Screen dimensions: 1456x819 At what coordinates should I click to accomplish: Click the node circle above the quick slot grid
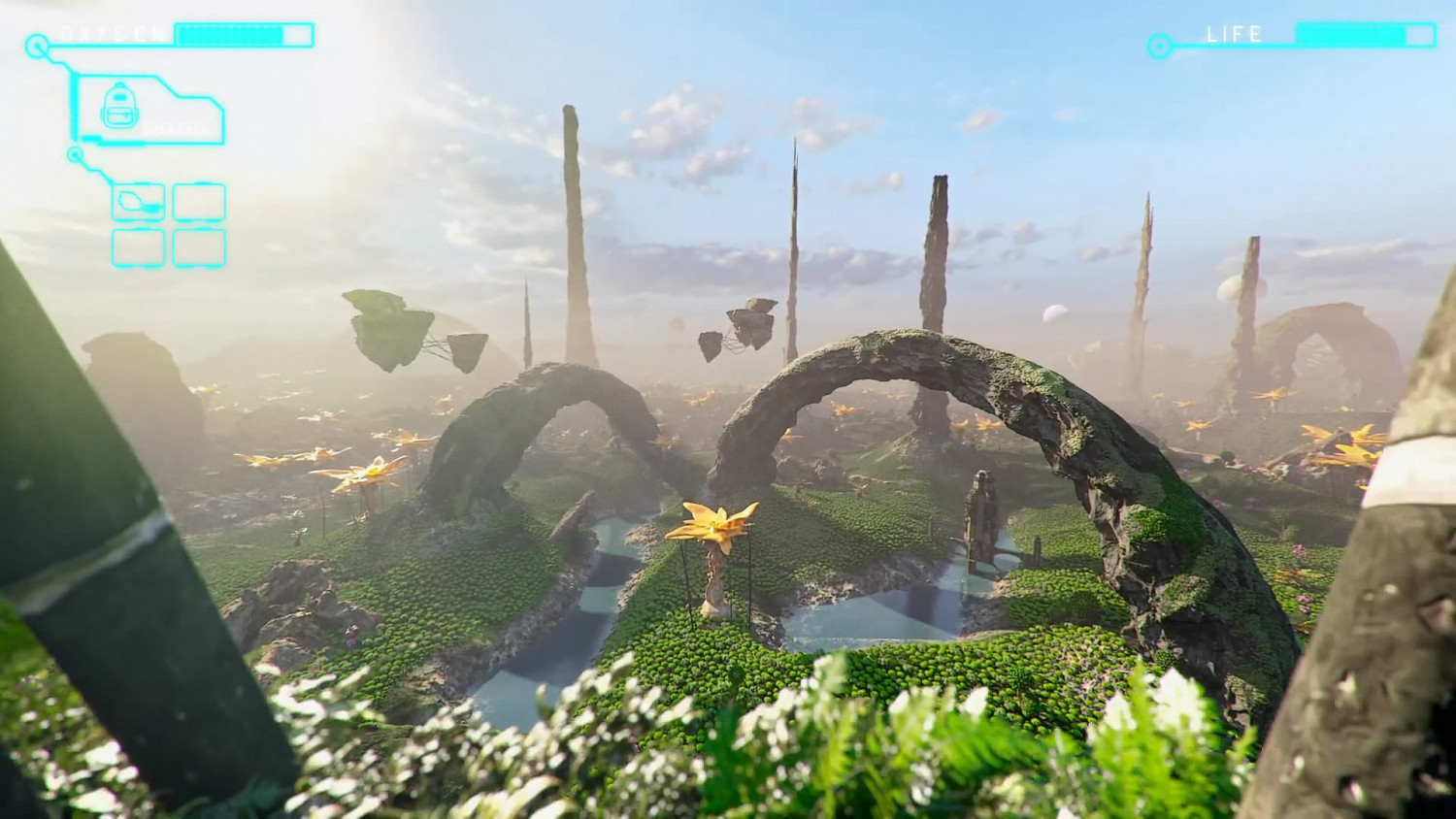pos(76,152)
